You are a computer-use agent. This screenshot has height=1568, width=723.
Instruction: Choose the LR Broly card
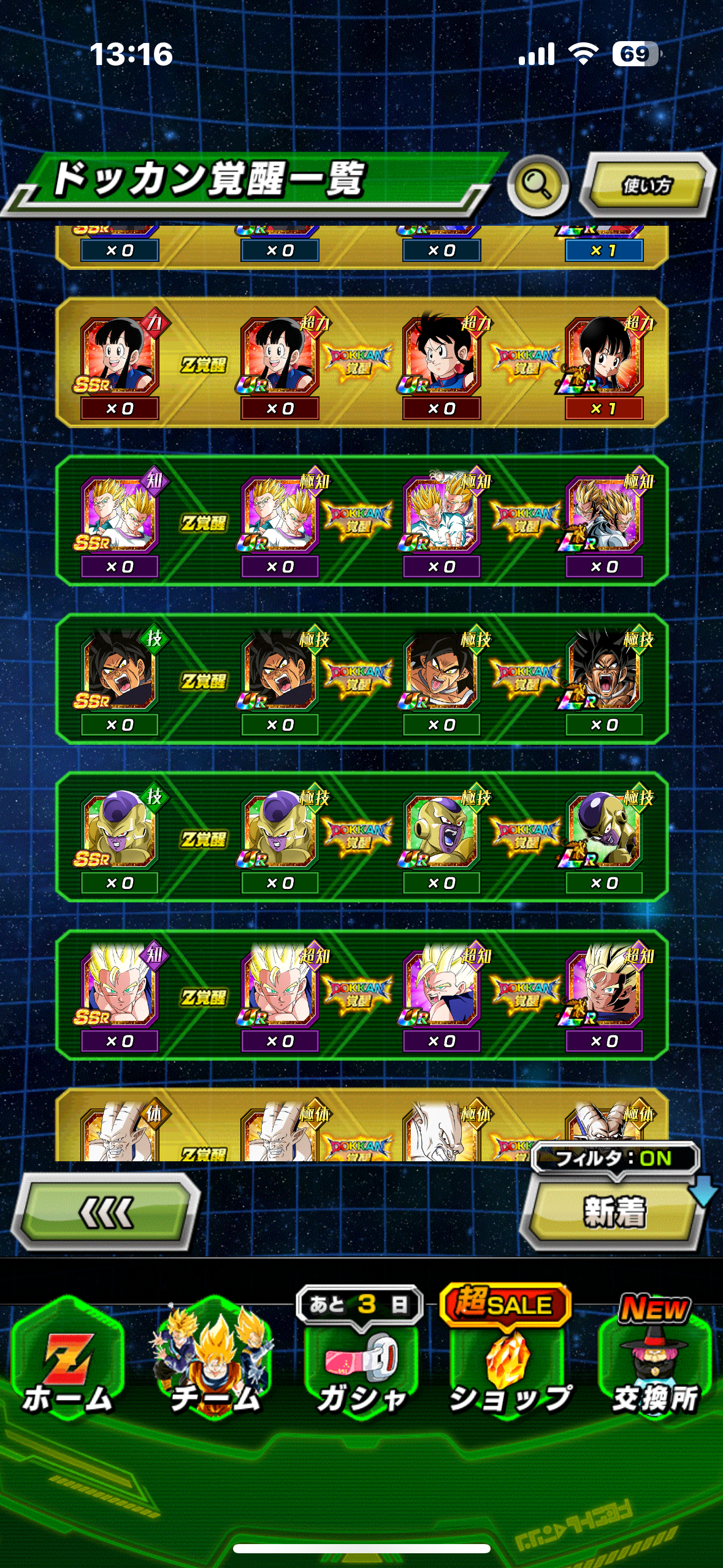604,673
